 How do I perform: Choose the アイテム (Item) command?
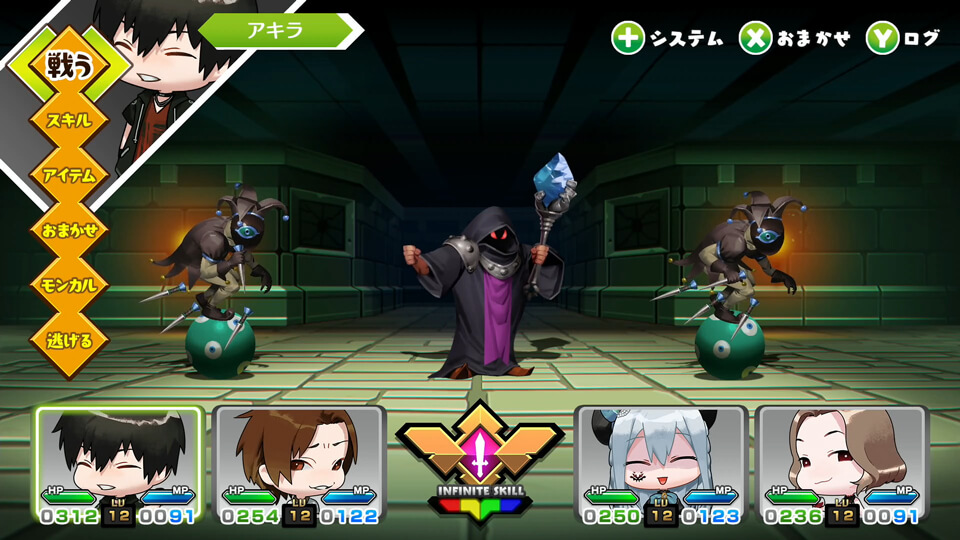coord(69,175)
